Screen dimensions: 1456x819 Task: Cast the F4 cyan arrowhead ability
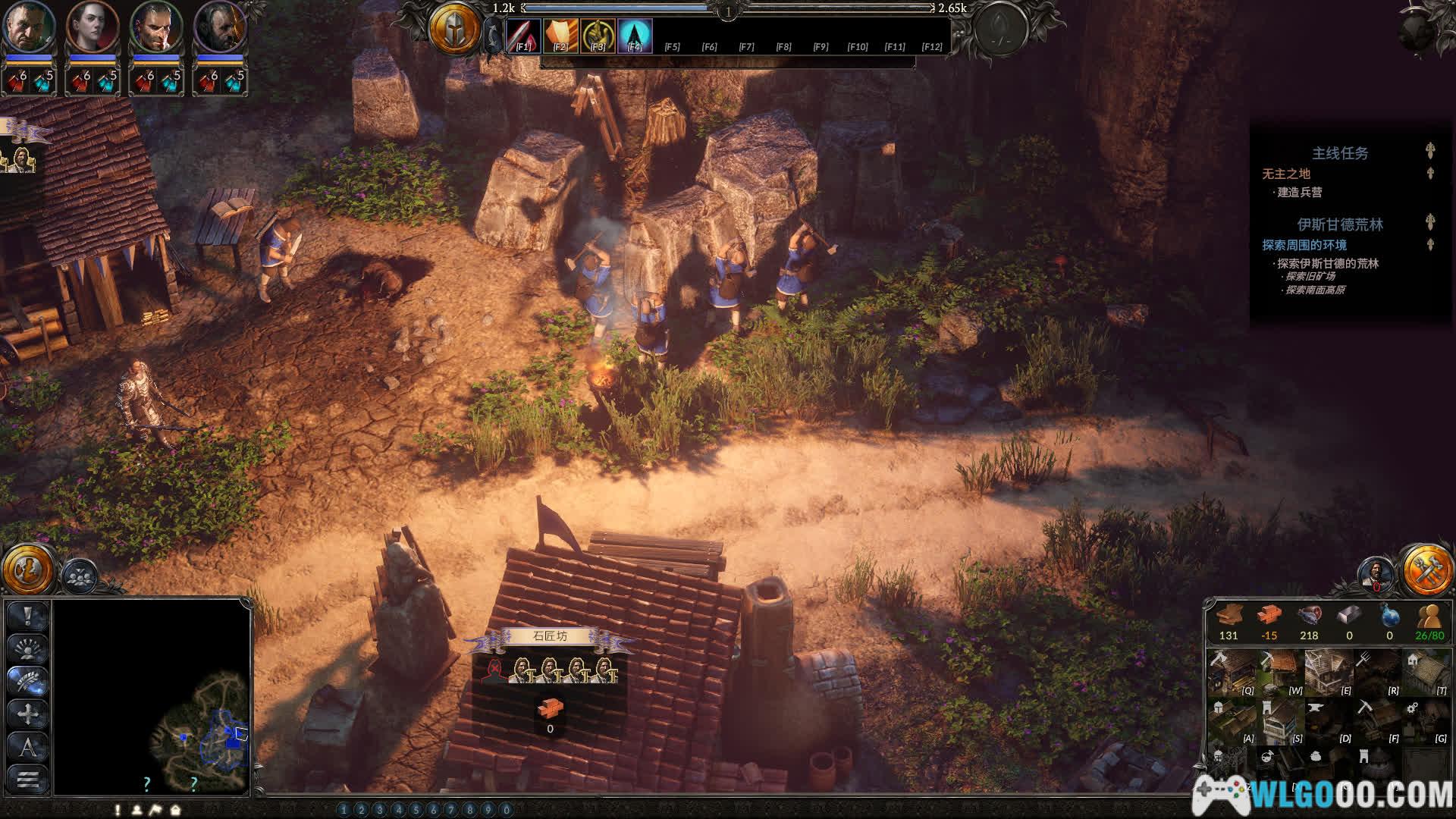[x=635, y=36]
